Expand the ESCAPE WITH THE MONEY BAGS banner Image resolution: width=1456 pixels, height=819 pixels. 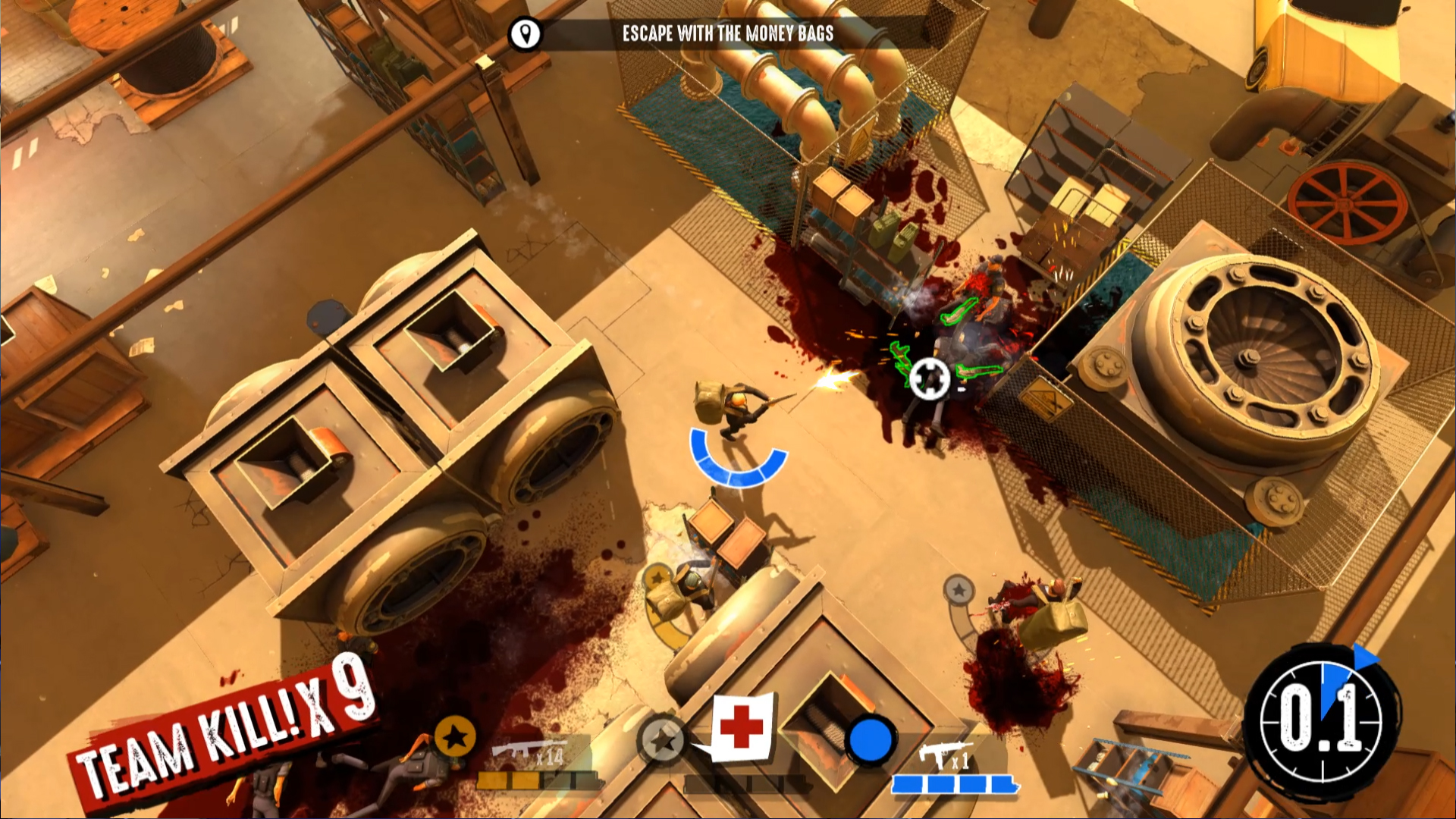(x=728, y=33)
